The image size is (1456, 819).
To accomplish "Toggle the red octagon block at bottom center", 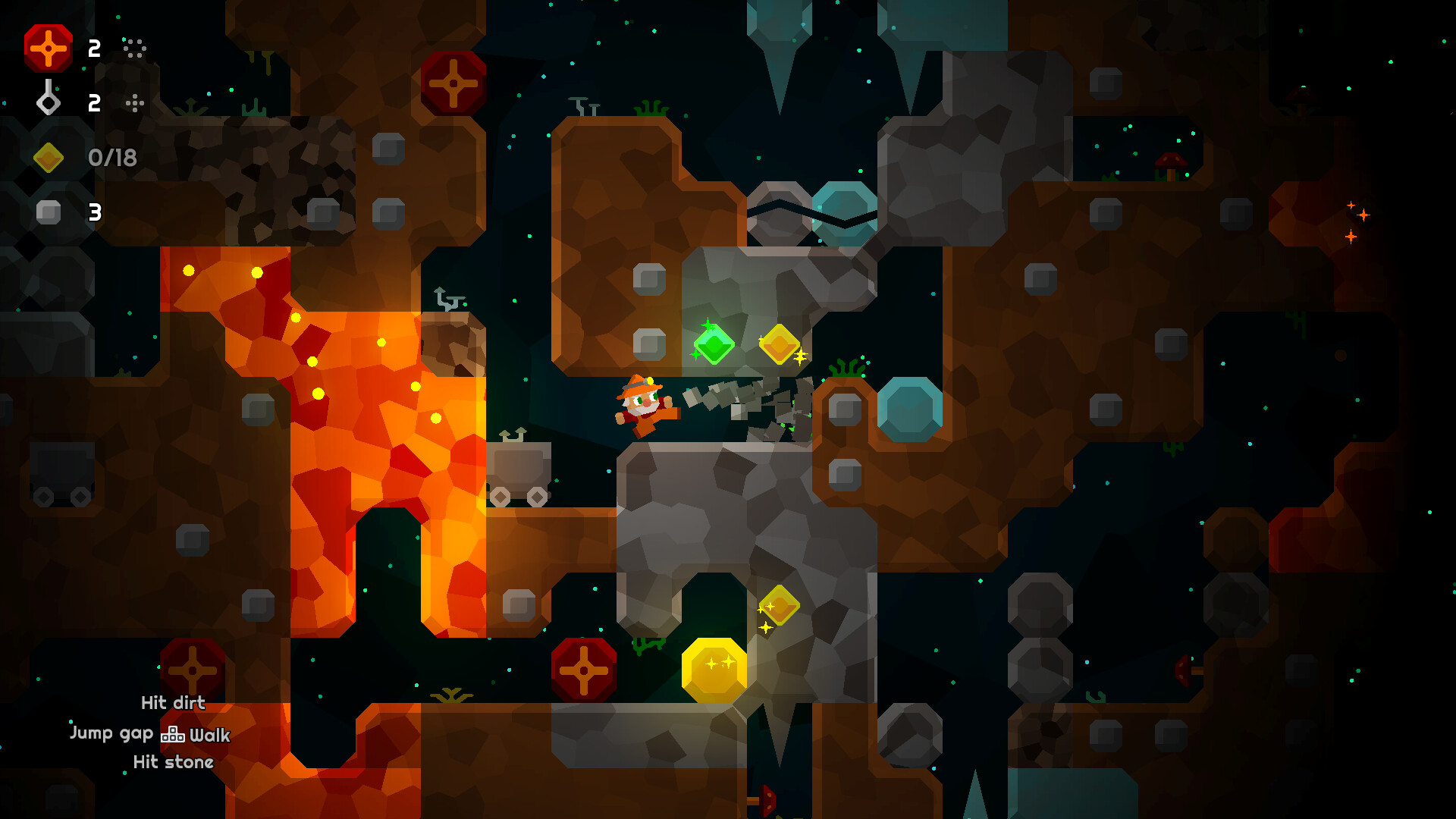I will click(582, 671).
